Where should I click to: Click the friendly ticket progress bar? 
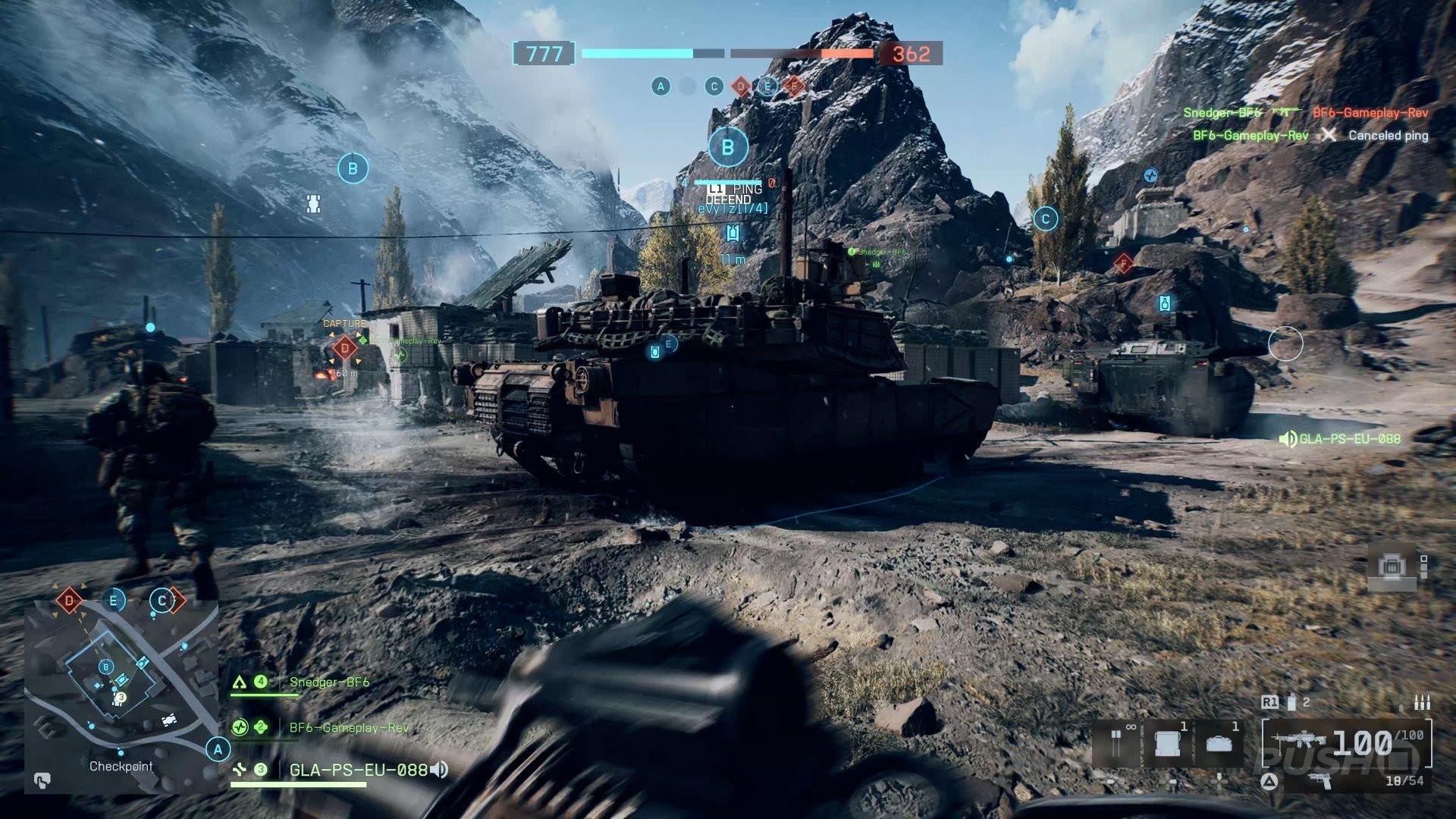click(x=637, y=55)
